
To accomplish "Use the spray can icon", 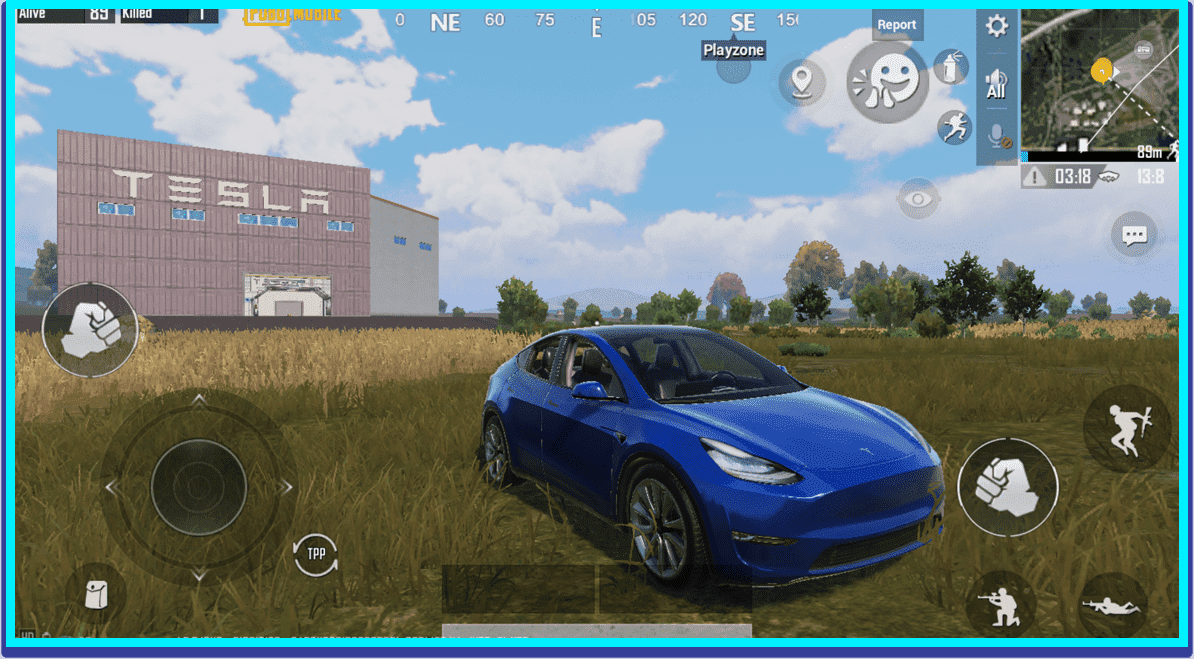I will pos(949,67).
